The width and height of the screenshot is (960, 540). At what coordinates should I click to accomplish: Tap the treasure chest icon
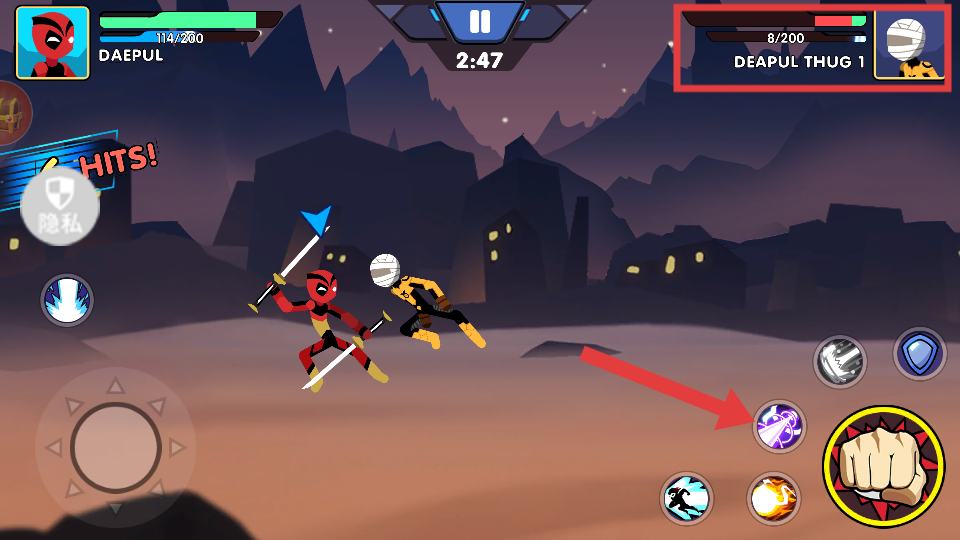pyautogui.click(x=12, y=112)
